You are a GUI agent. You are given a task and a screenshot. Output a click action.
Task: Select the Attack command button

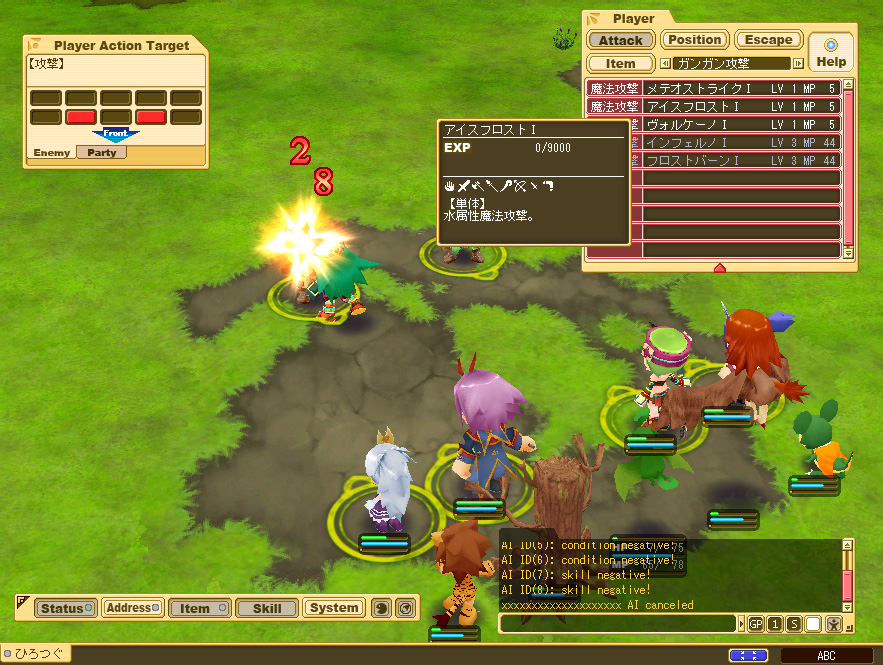621,40
